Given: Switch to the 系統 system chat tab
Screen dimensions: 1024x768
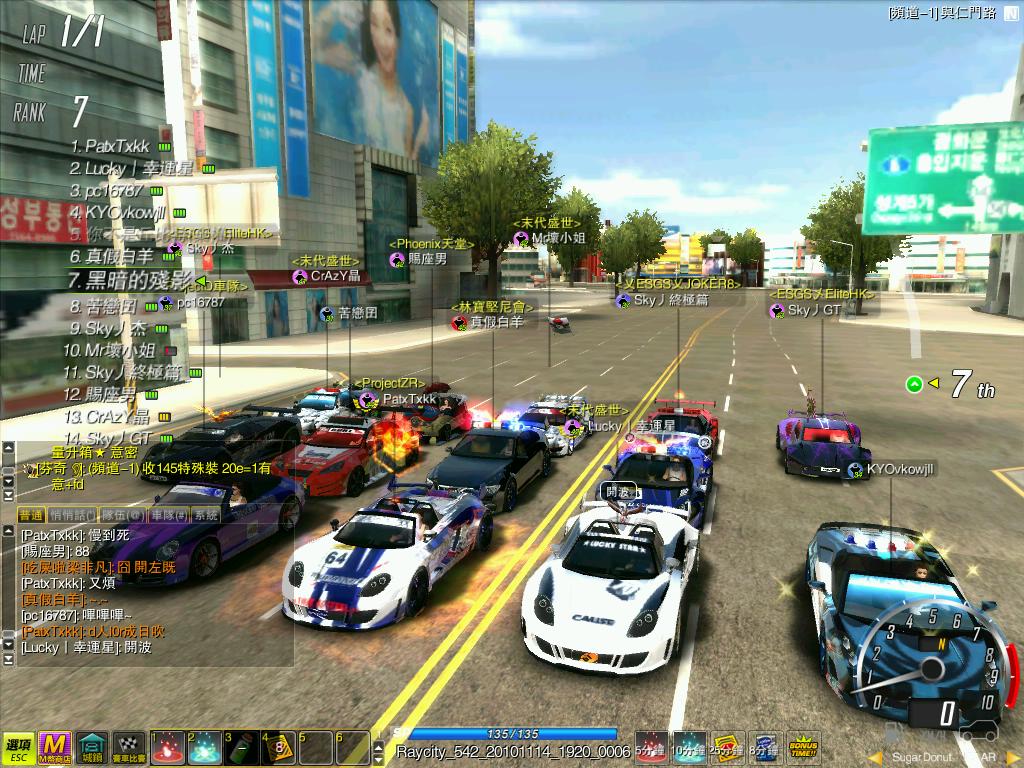Looking at the screenshot, I should [x=206, y=515].
